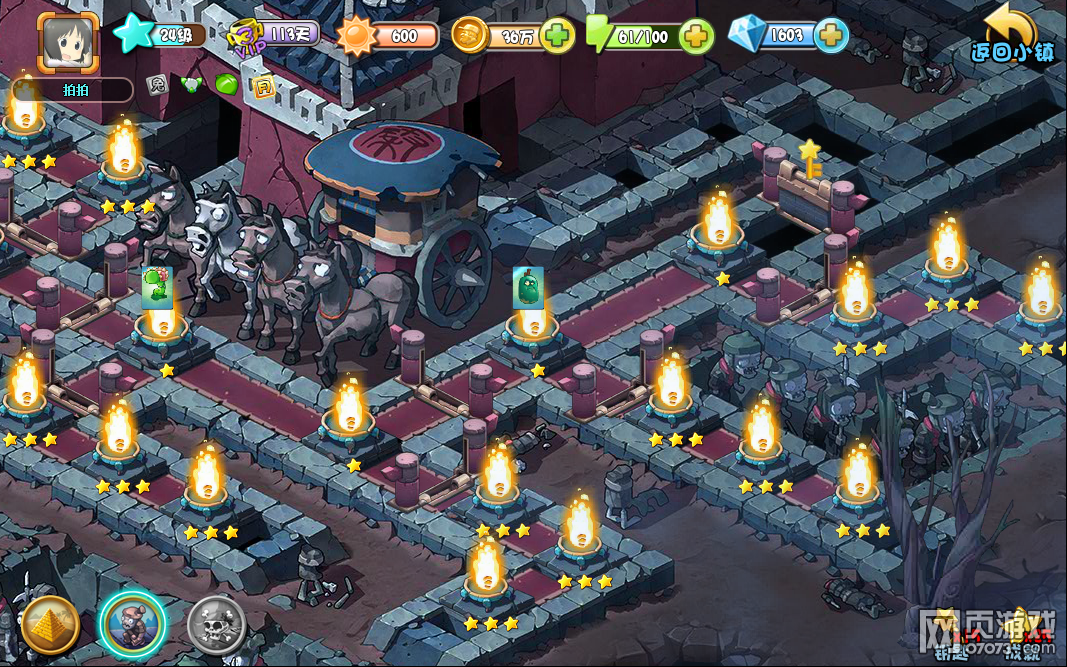Open the grey 免 badge icon
The image size is (1067, 667).
pyautogui.click(x=156, y=85)
